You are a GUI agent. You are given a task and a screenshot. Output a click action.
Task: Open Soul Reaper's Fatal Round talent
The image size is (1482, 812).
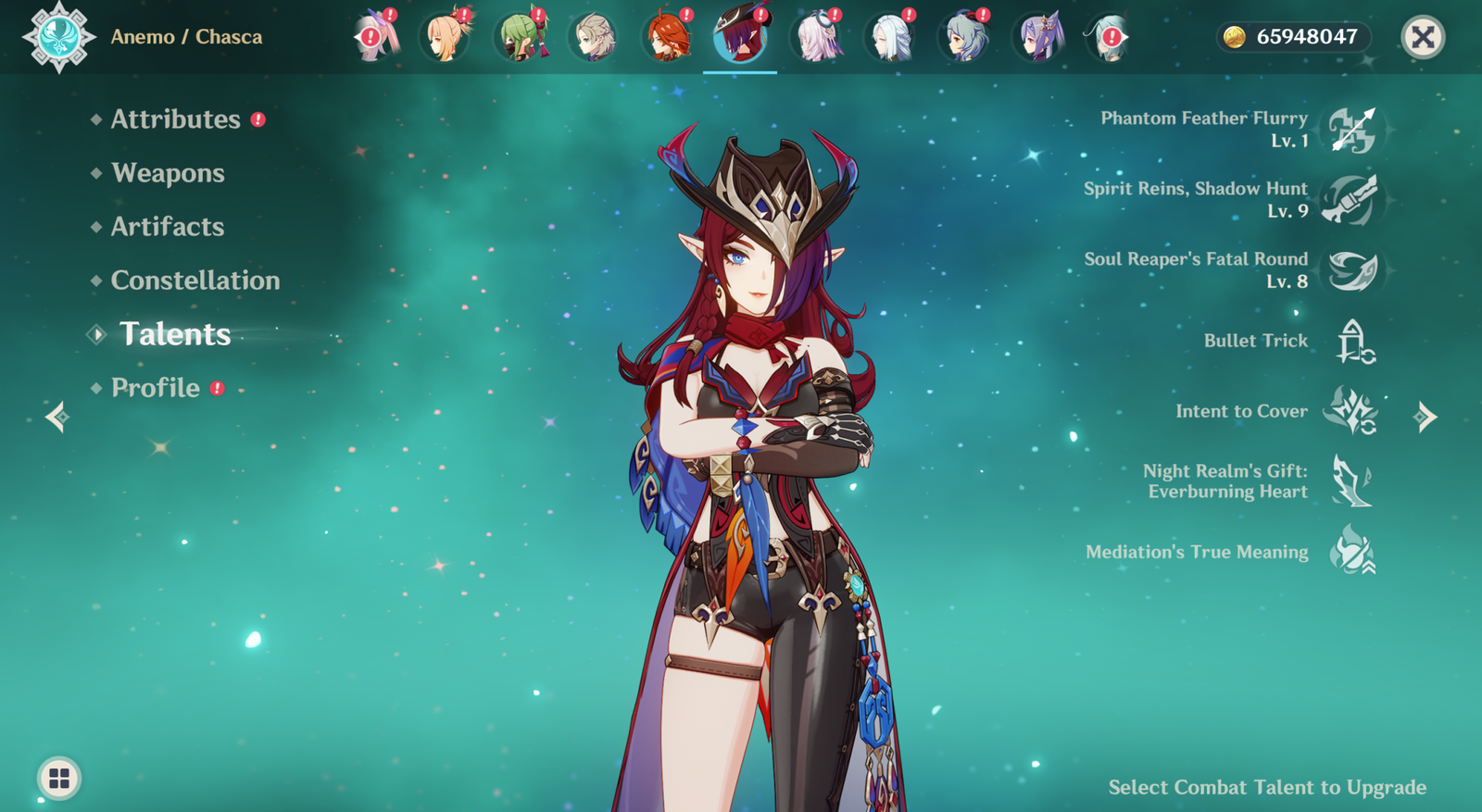coord(1352,270)
